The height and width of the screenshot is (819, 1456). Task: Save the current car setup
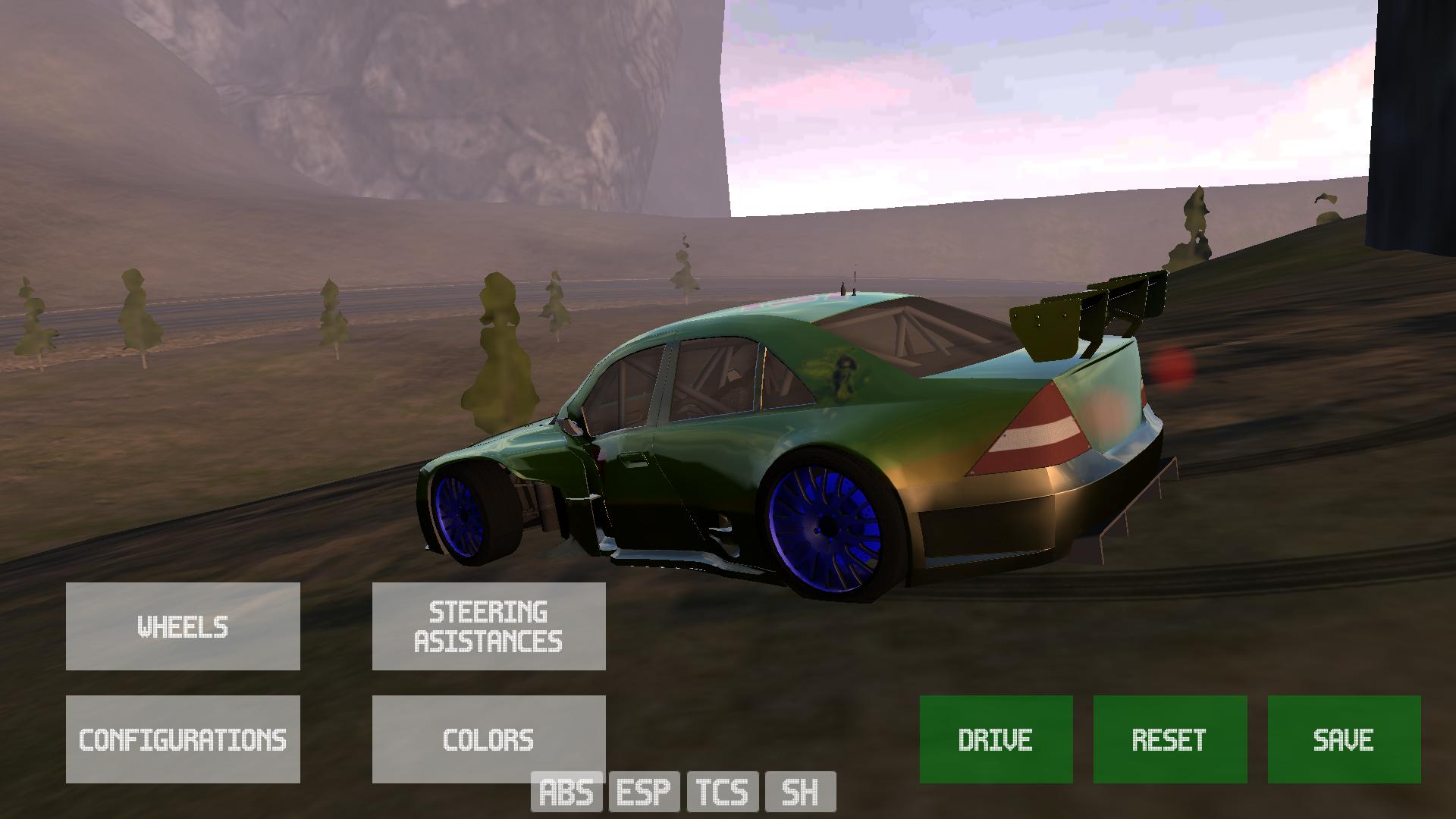(x=1344, y=739)
